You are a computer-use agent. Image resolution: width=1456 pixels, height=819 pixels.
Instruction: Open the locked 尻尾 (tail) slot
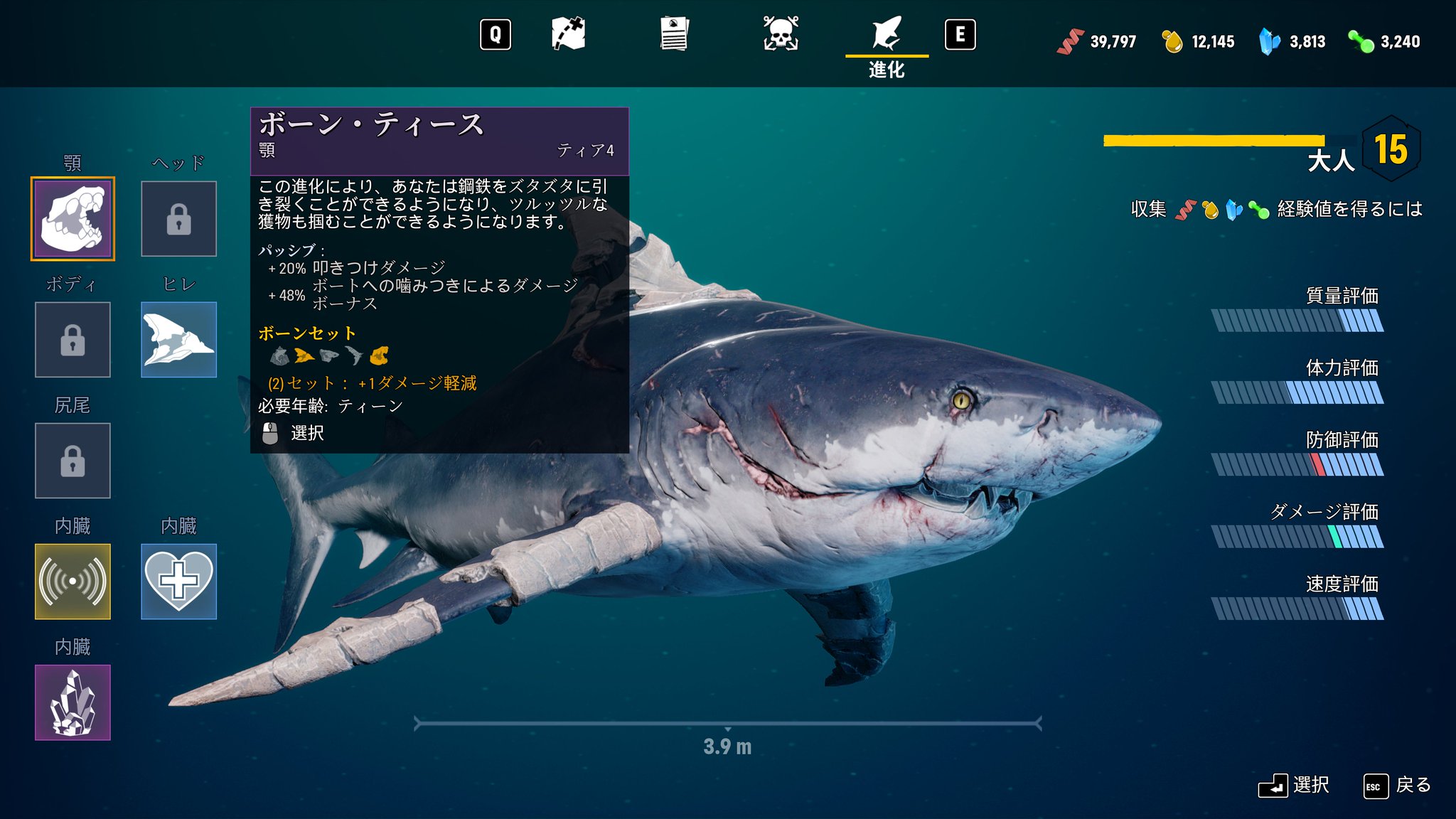pos(72,461)
